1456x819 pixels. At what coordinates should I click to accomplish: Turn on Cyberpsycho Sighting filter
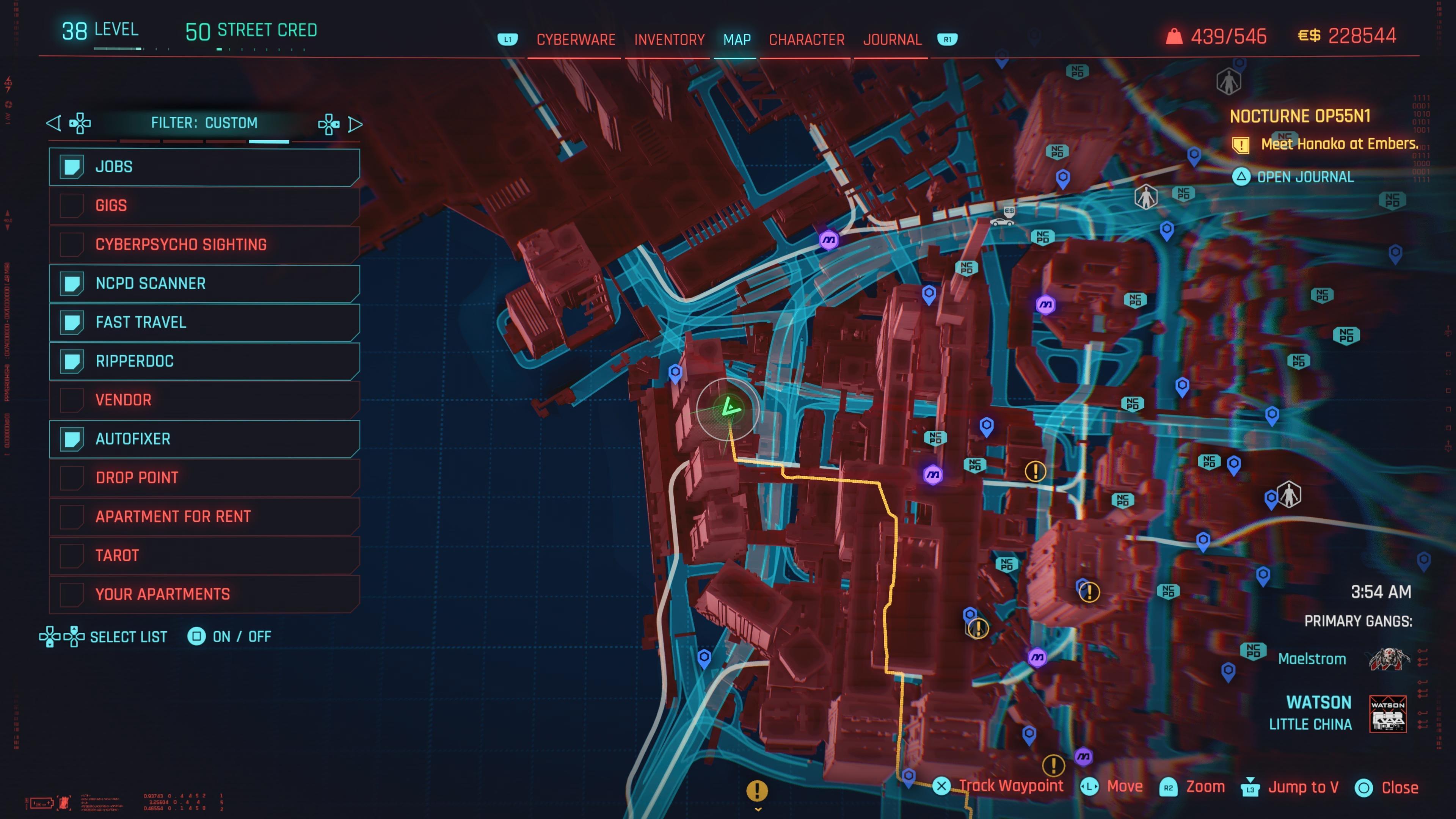click(x=204, y=245)
